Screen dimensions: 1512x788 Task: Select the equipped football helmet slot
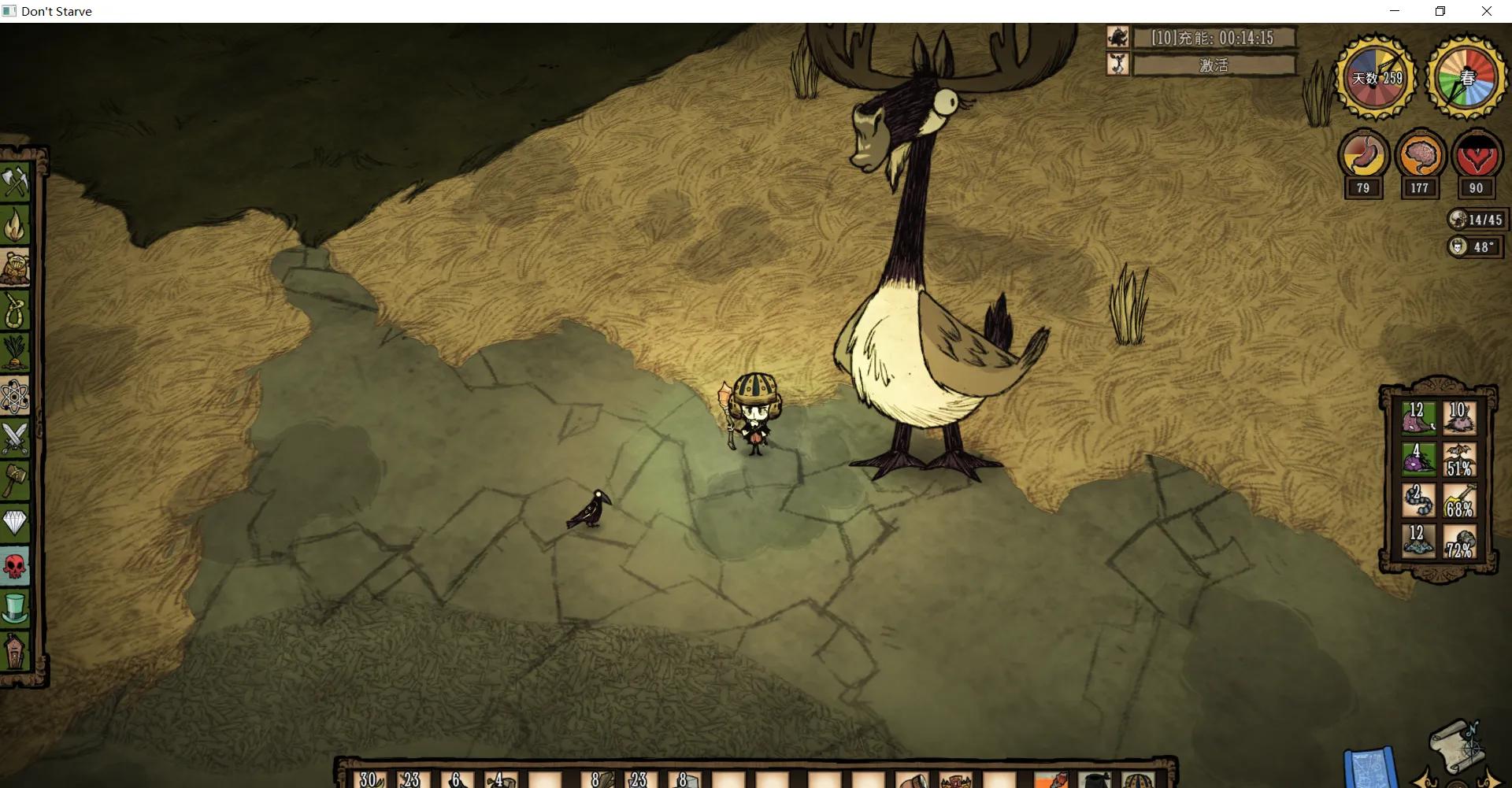tap(1137, 778)
